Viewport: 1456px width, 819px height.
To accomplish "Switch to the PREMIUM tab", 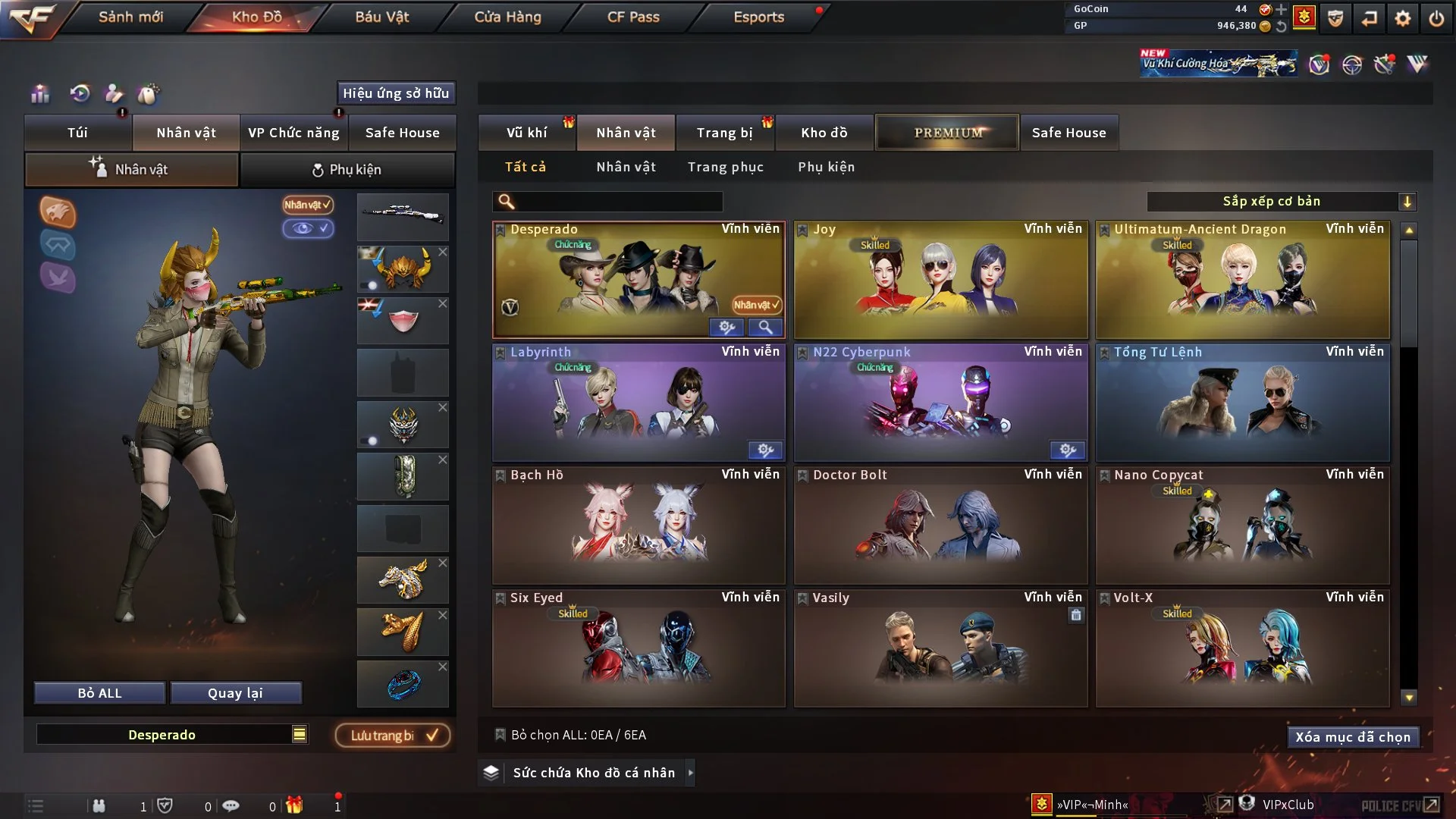I will pyautogui.click(x=947, y=132).
